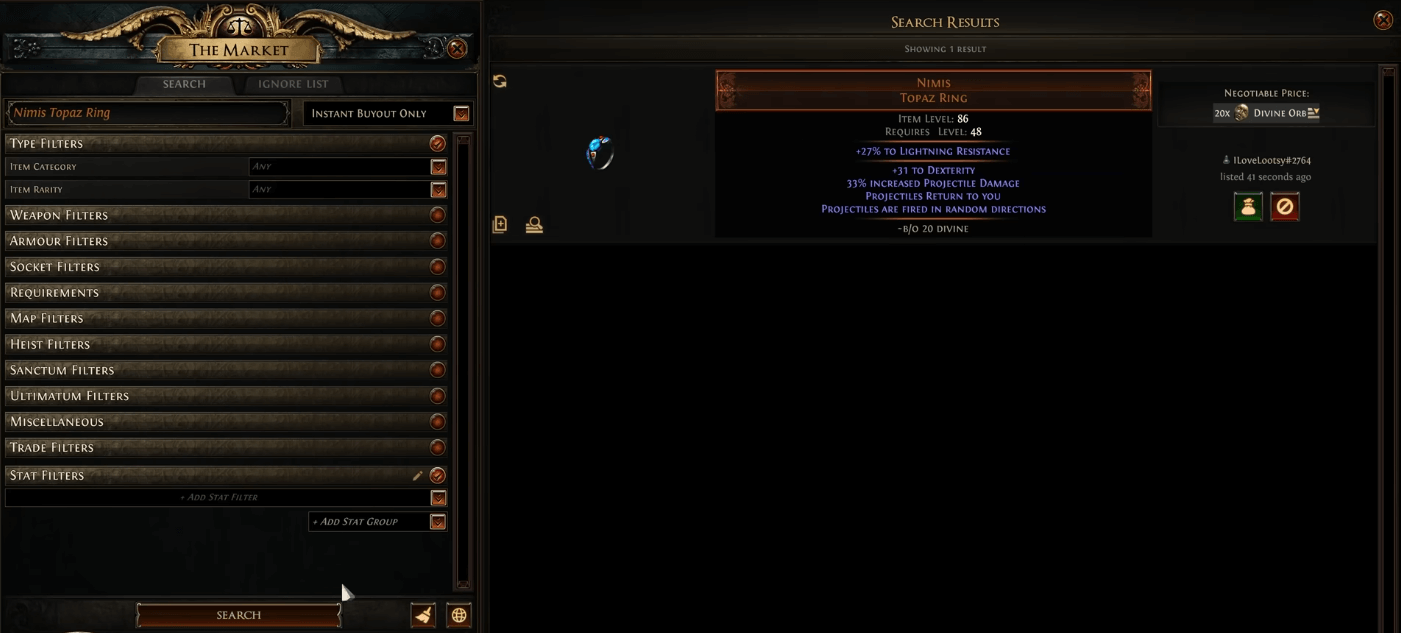
Task: Expand the Weapon Filters section
Action: pos(225,215)
